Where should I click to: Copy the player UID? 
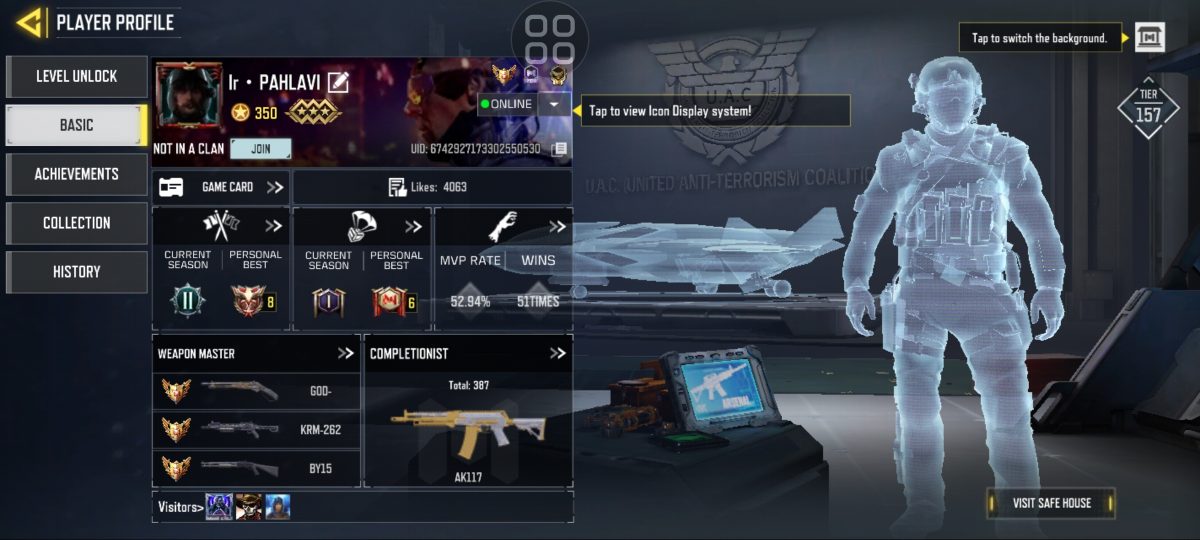(x=559, y=149)
